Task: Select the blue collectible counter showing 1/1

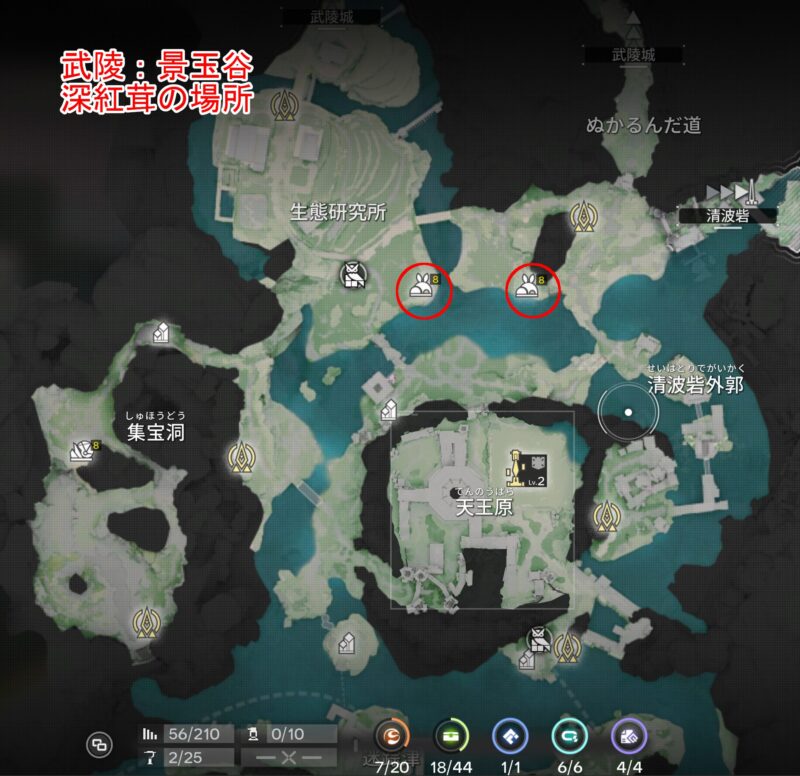Action: click(x=510, y=738)
